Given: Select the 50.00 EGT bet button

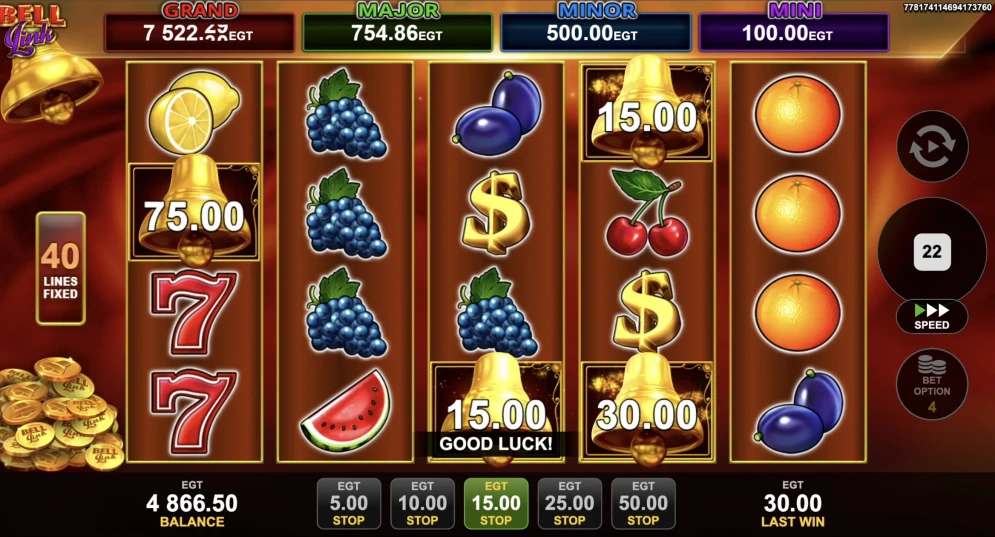Looking at the screenshot, I should (x=643, y=503).
